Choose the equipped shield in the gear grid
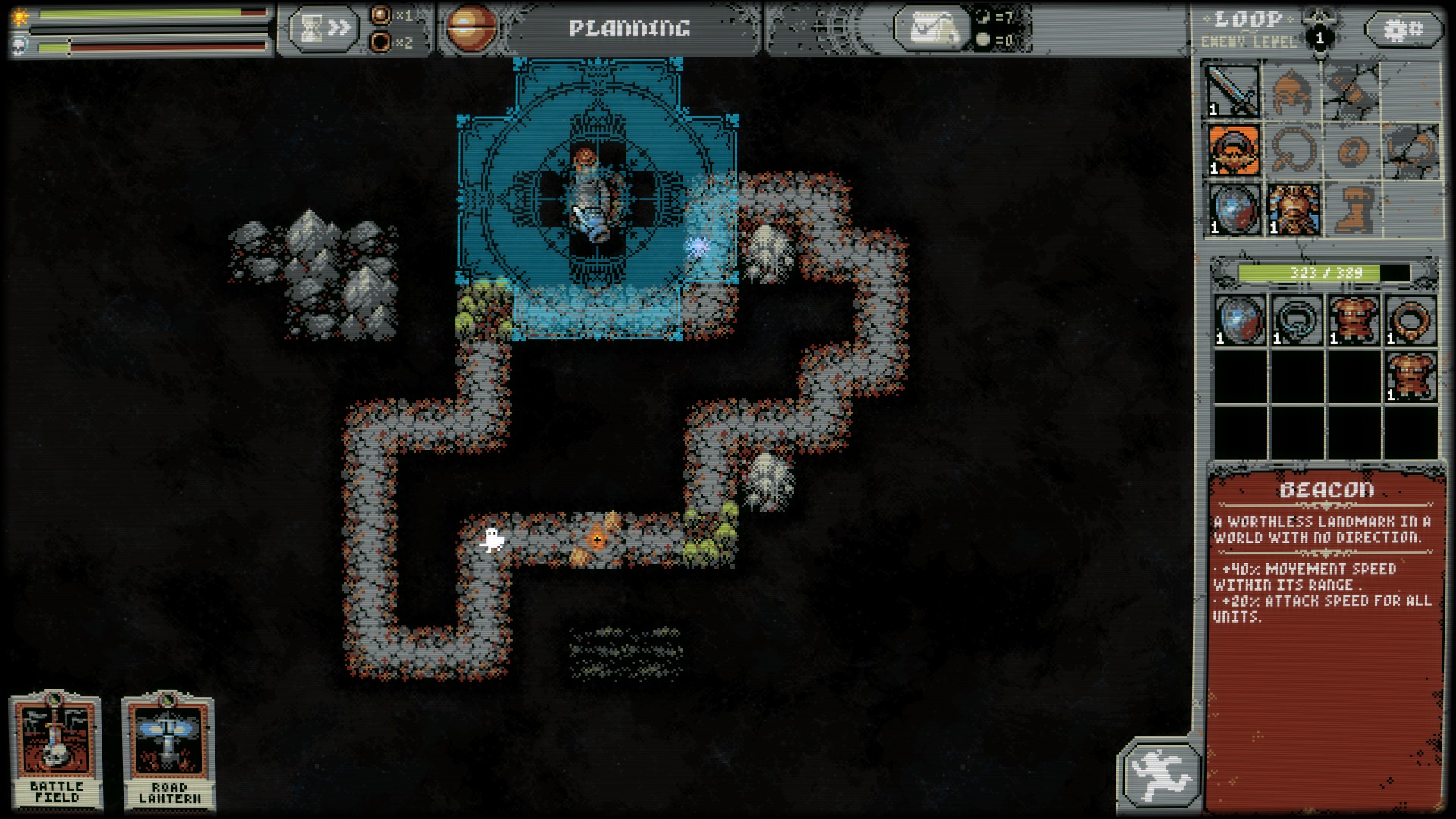1456x819 pixels. [x=1233, y=209]
